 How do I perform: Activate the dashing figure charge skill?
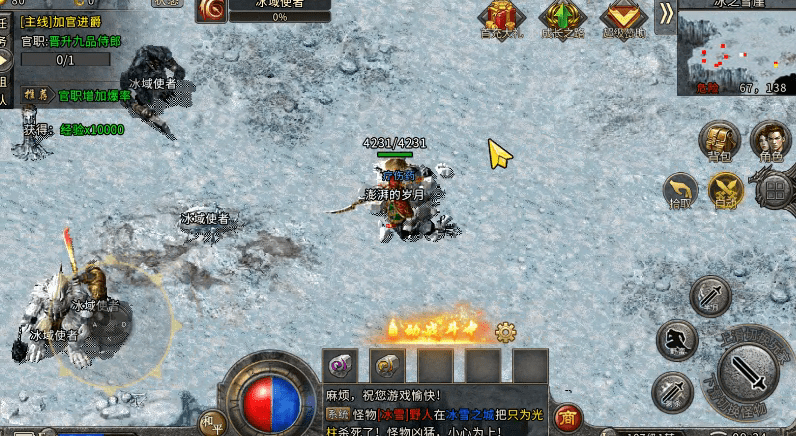point(677,341)
